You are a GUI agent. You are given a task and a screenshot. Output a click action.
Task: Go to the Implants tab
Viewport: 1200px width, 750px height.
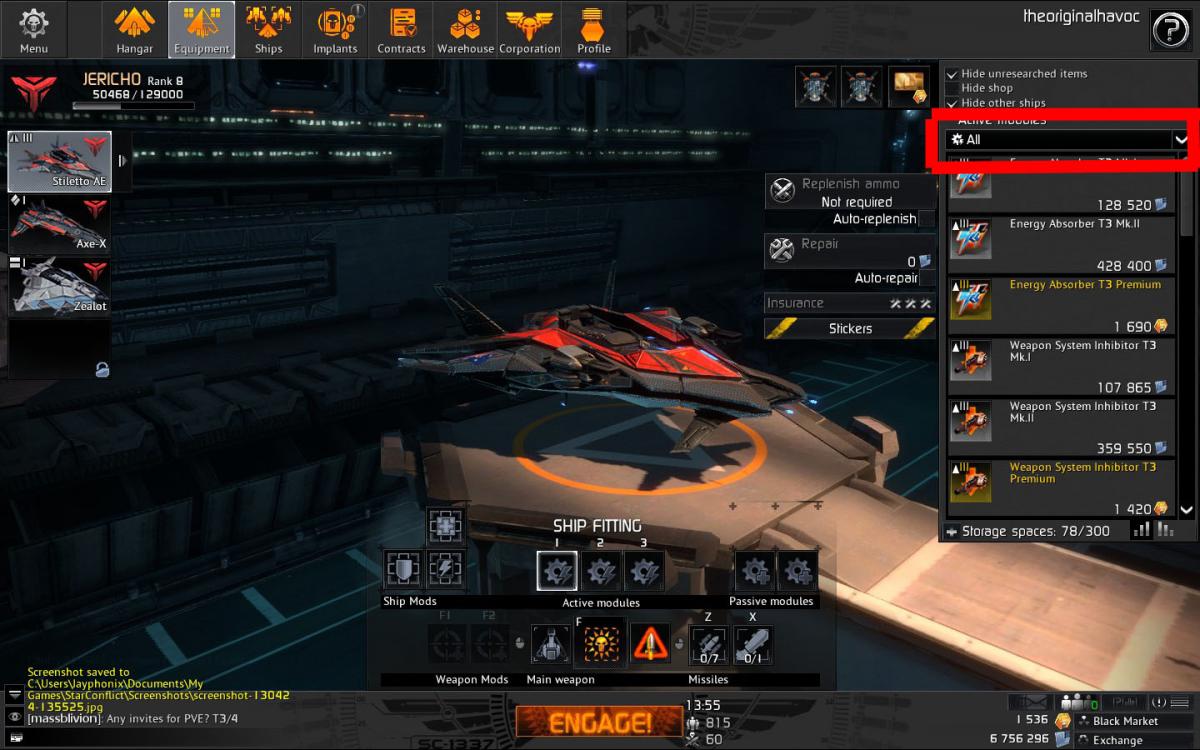tap(335, 30)
